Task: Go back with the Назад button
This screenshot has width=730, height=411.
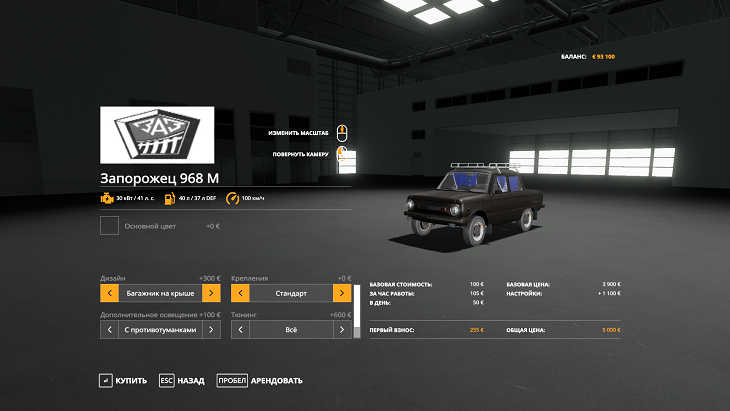Action: (182, 380)
